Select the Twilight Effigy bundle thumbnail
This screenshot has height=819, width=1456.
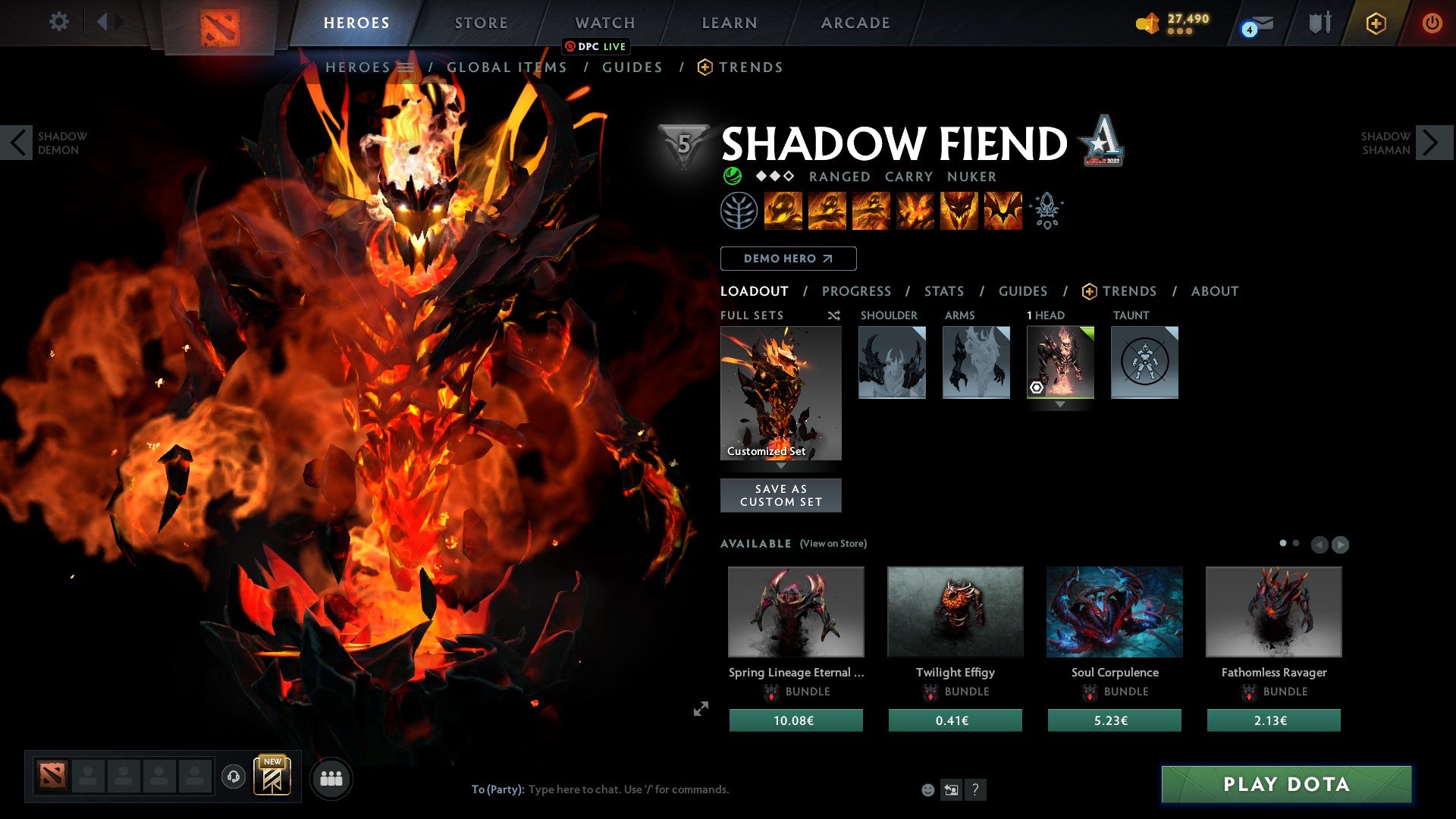click(x=955, y=611)
